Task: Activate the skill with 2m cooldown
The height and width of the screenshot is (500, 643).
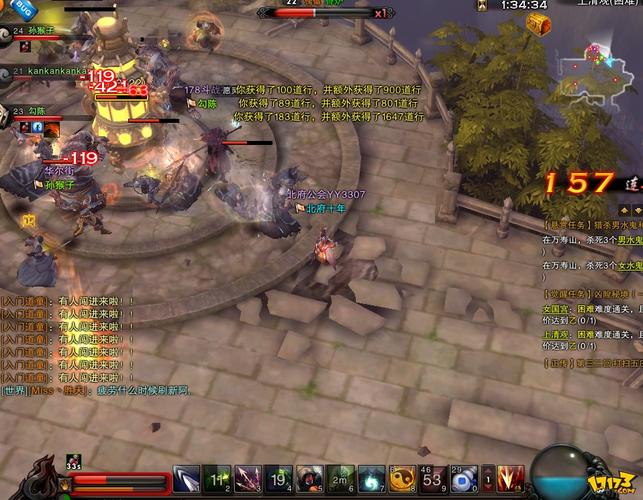Action: [x=340, y=479]
